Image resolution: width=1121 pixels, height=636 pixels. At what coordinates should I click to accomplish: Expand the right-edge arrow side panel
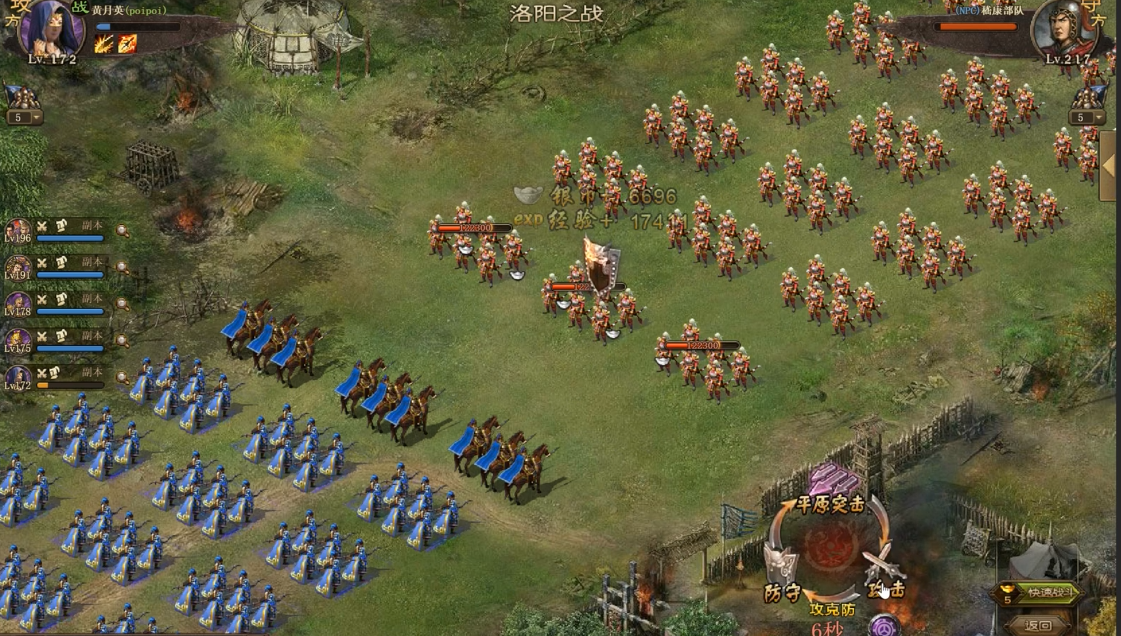(1109, 167)
